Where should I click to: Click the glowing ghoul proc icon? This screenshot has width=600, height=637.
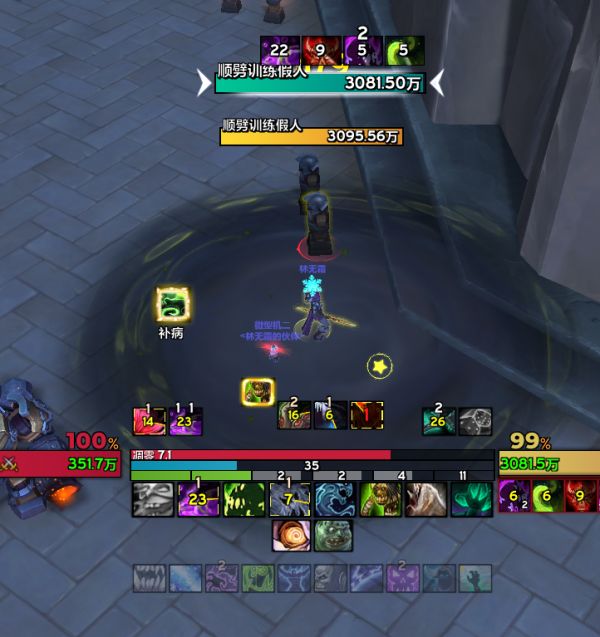tap(258, 392)
